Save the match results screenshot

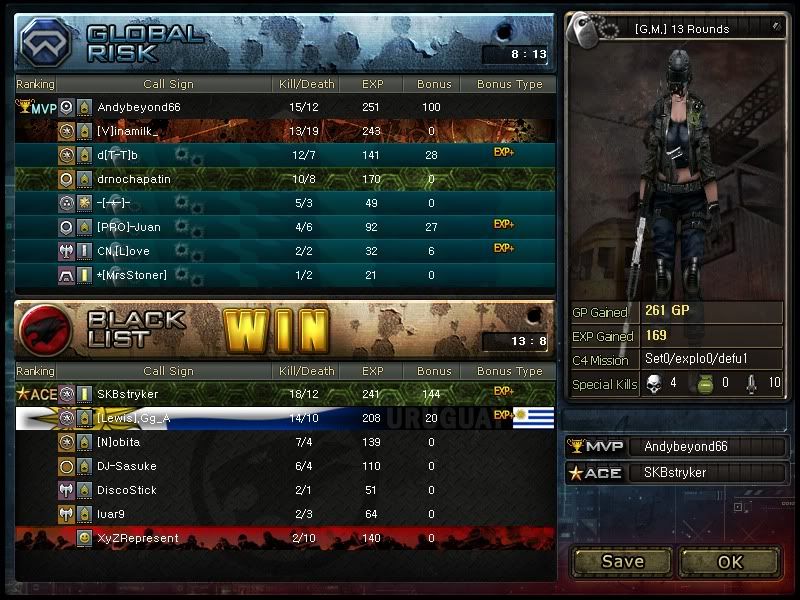[622, 561]
